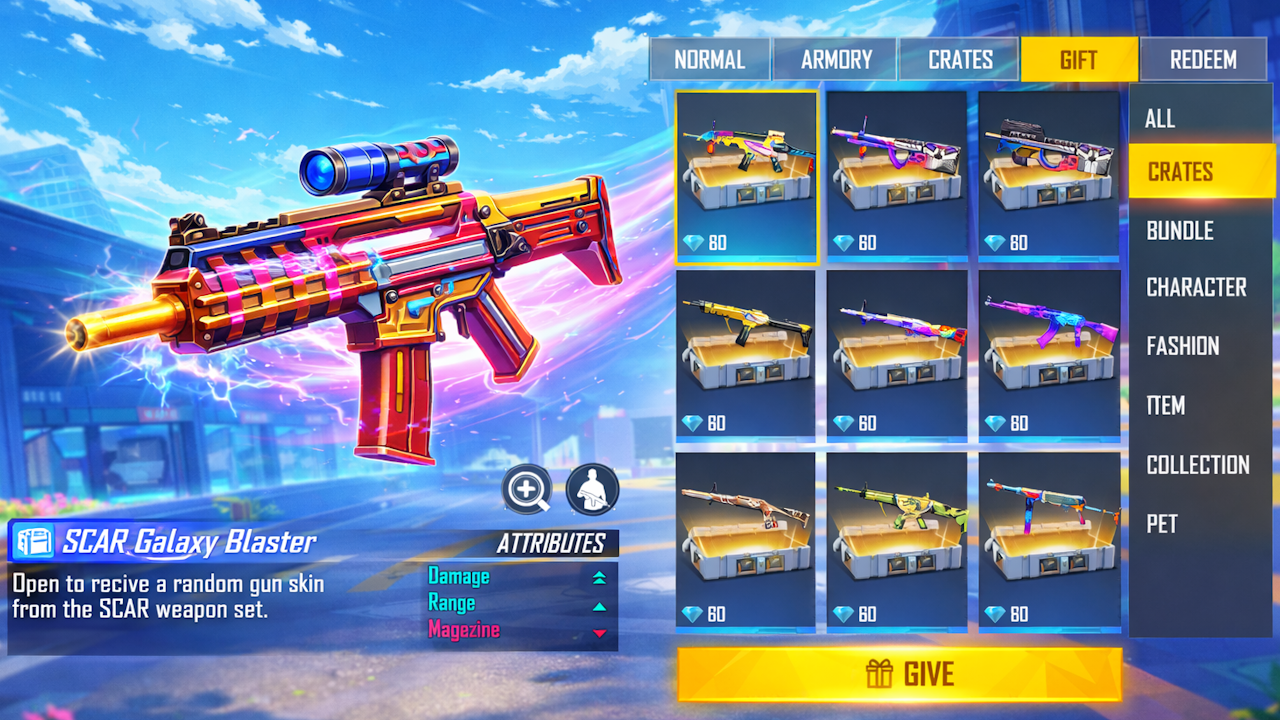
Task: Switch to the CRATES tab
Action: (958, 58)
